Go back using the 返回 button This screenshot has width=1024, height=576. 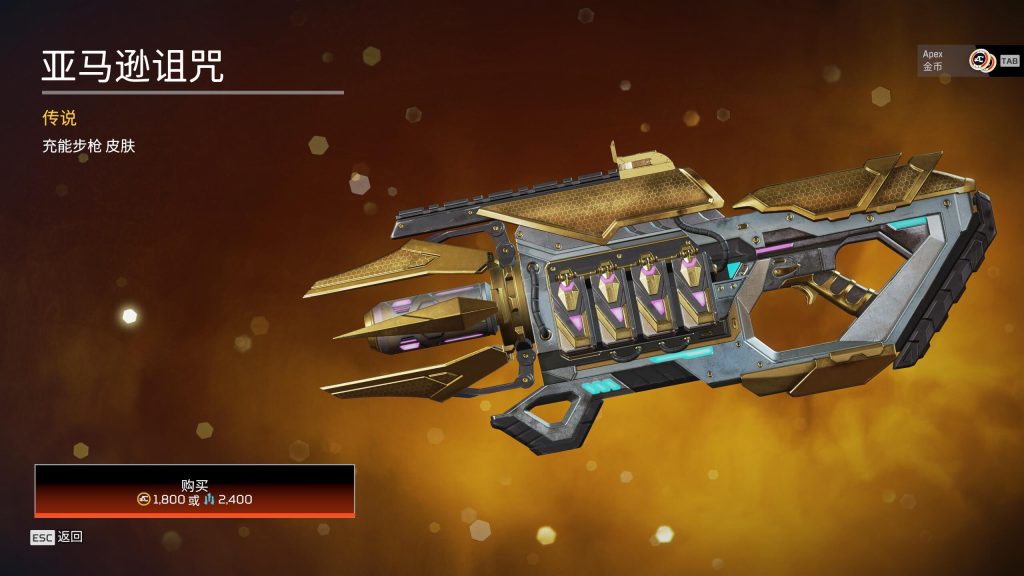[x=57, y=537]
